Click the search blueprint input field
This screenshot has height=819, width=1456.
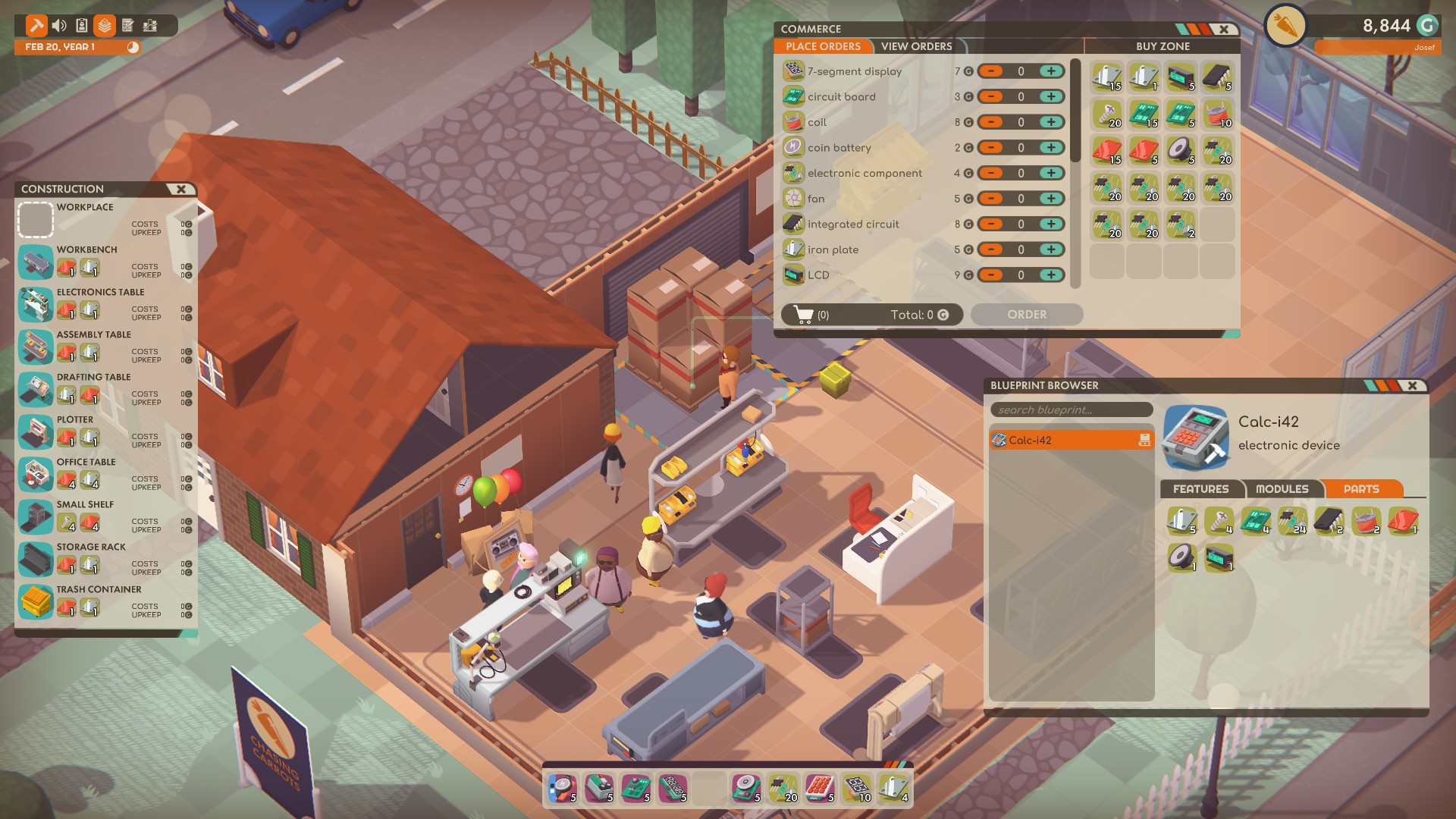(x=1072, y=409)
